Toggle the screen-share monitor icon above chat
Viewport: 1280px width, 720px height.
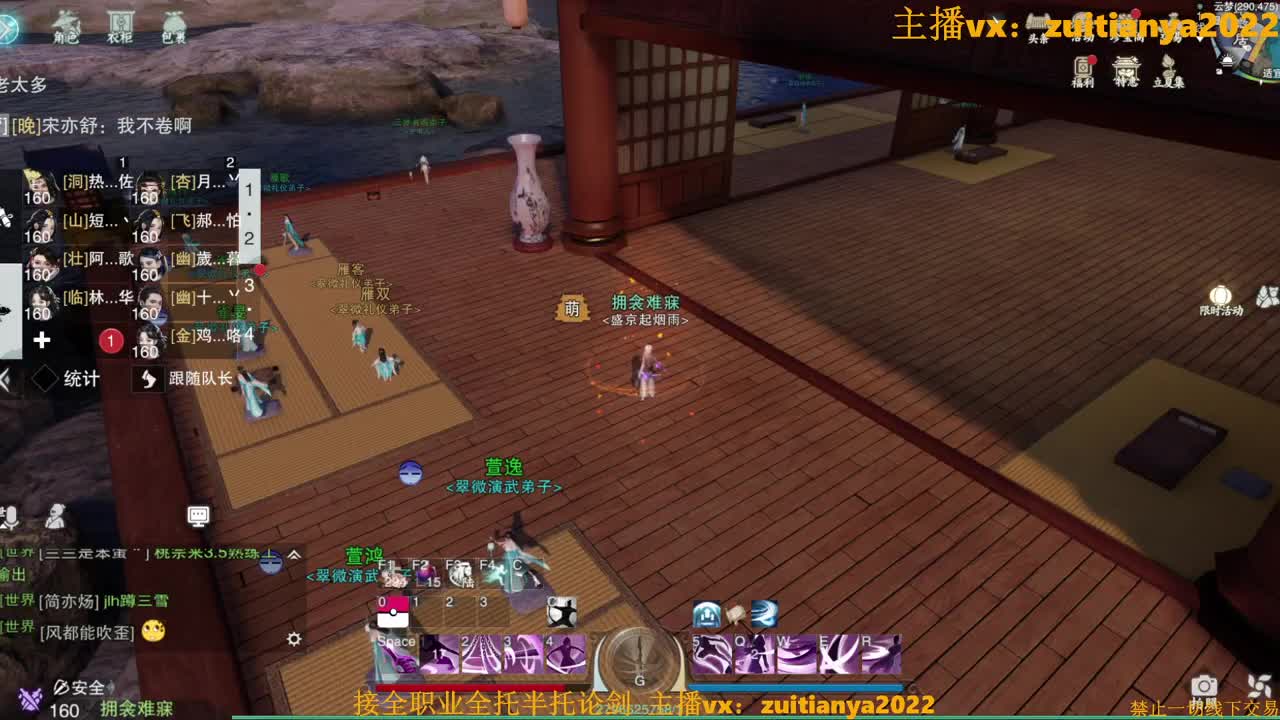tap(198, 517)
